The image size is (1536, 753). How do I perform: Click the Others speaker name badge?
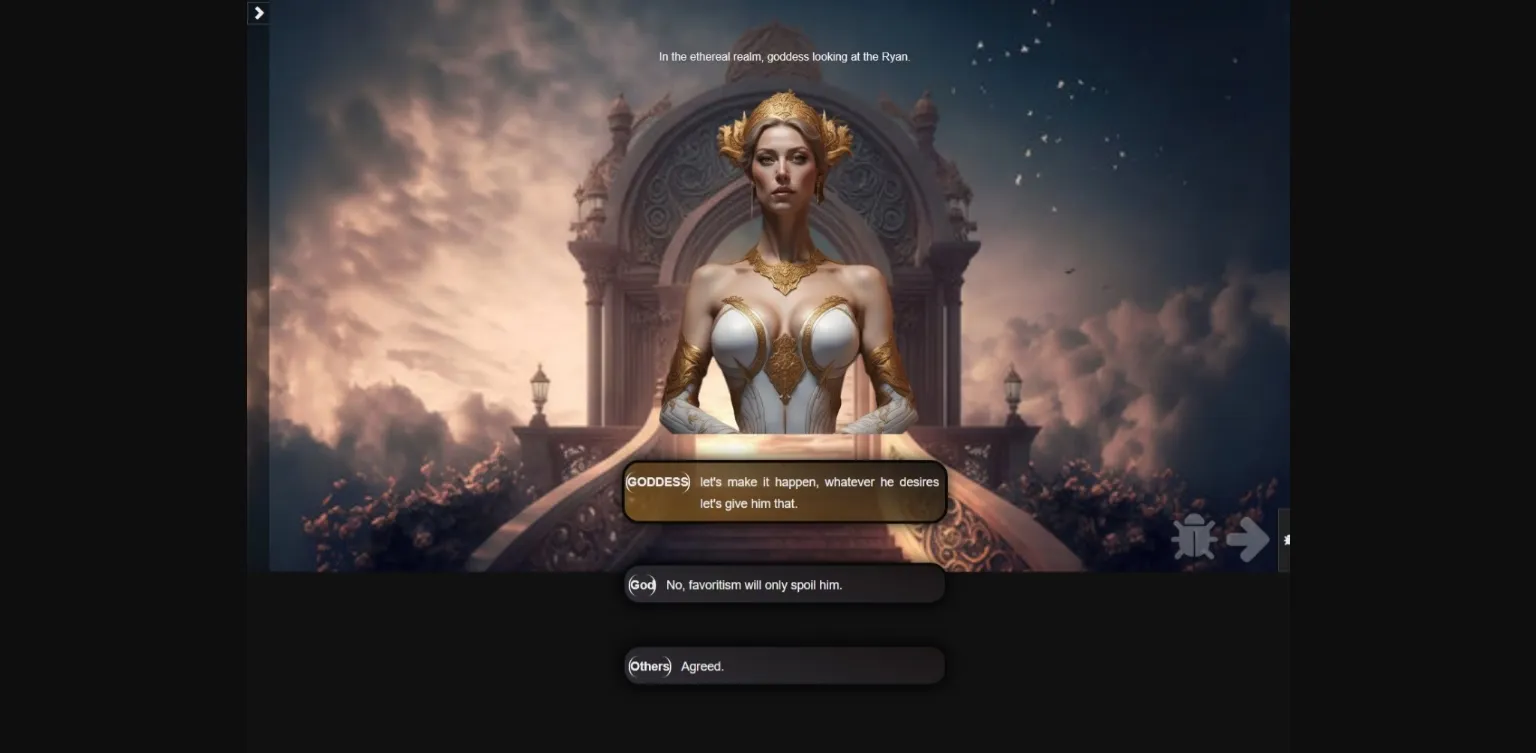(x=649, y=666)
